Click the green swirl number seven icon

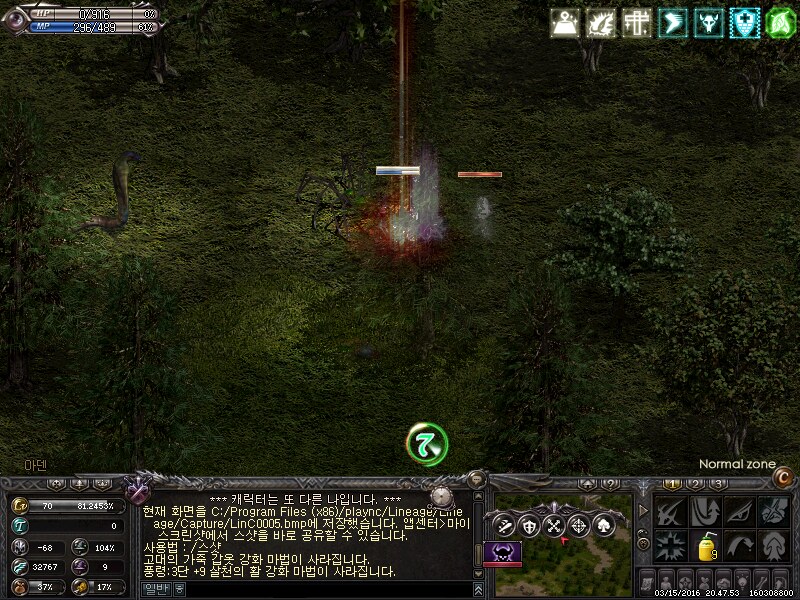click(427, 443)
